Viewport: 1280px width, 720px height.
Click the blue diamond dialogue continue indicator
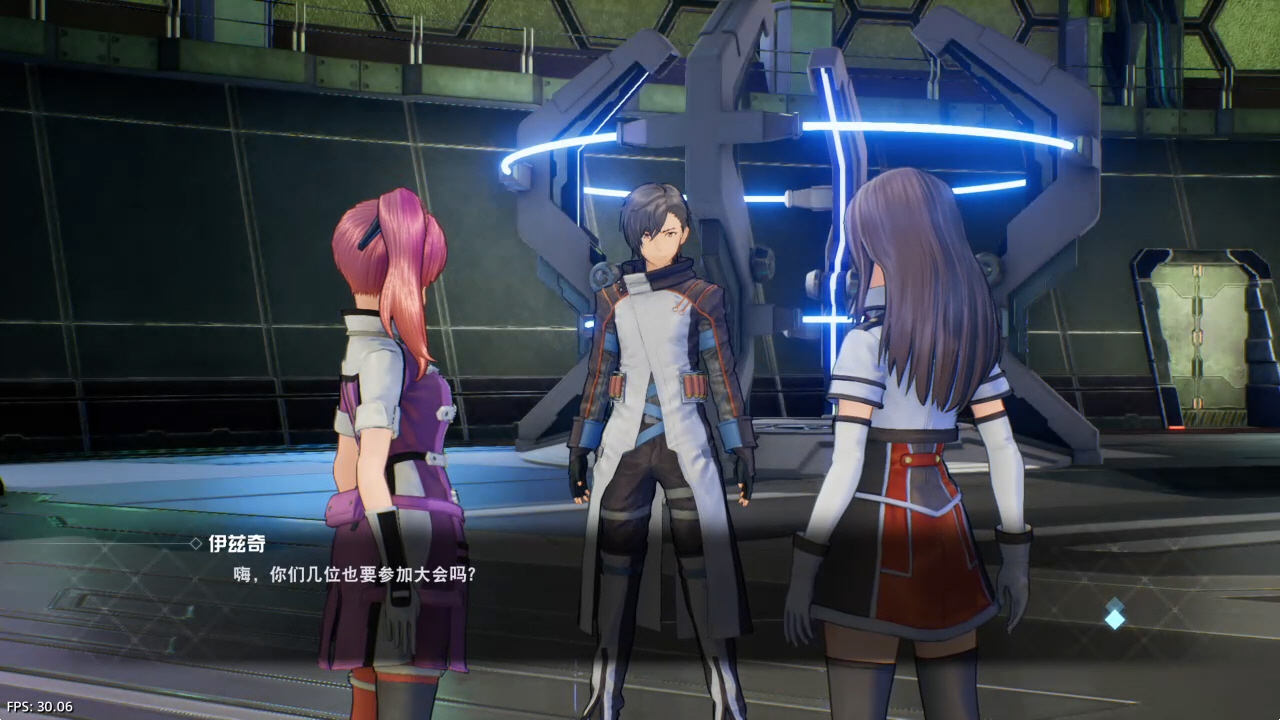coord(1114,615)
